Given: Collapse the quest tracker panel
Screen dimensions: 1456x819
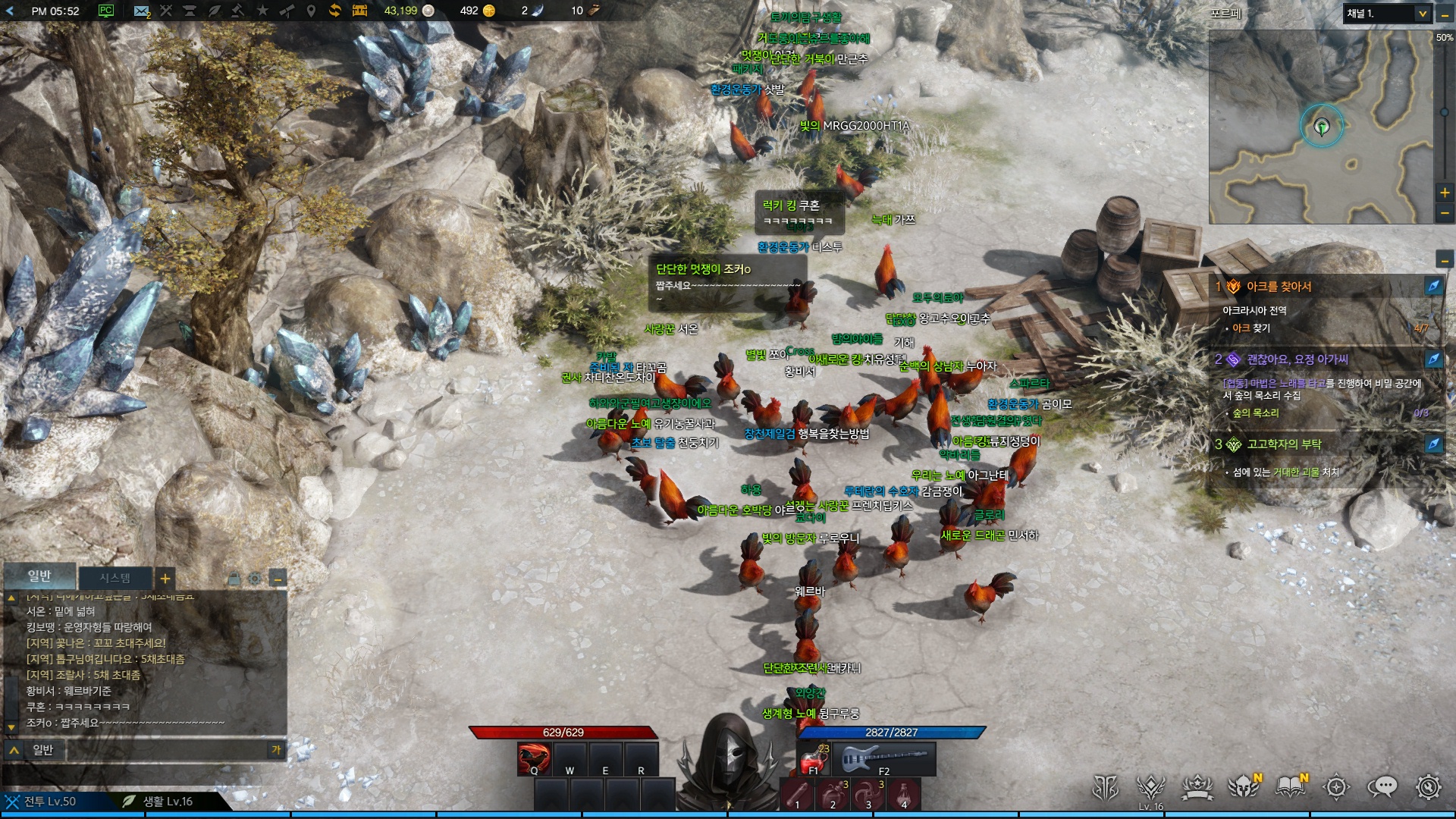Looking at the screenshot, I should click(x=1445, y=261).
